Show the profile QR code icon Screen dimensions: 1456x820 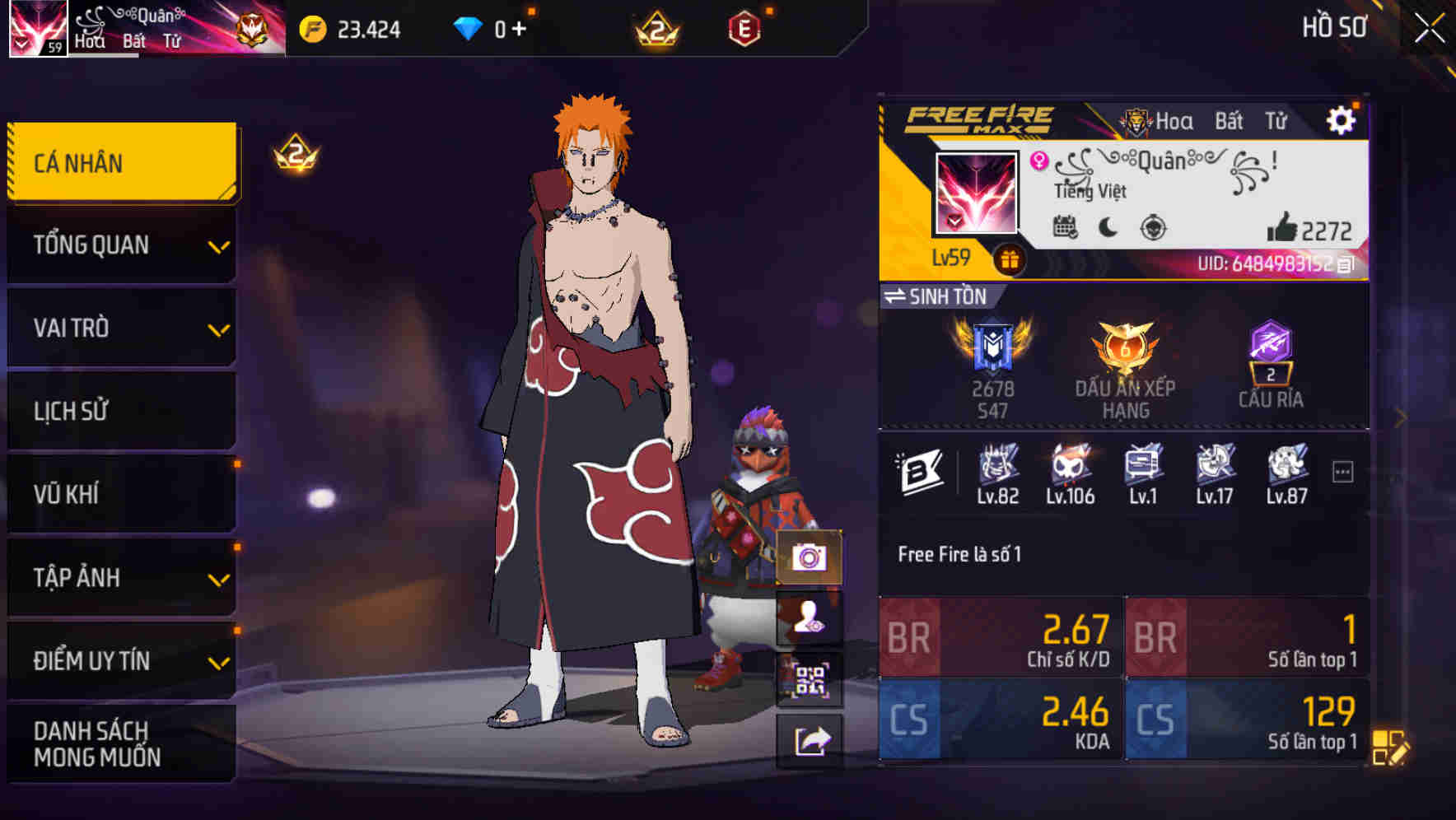click(811, 679)
